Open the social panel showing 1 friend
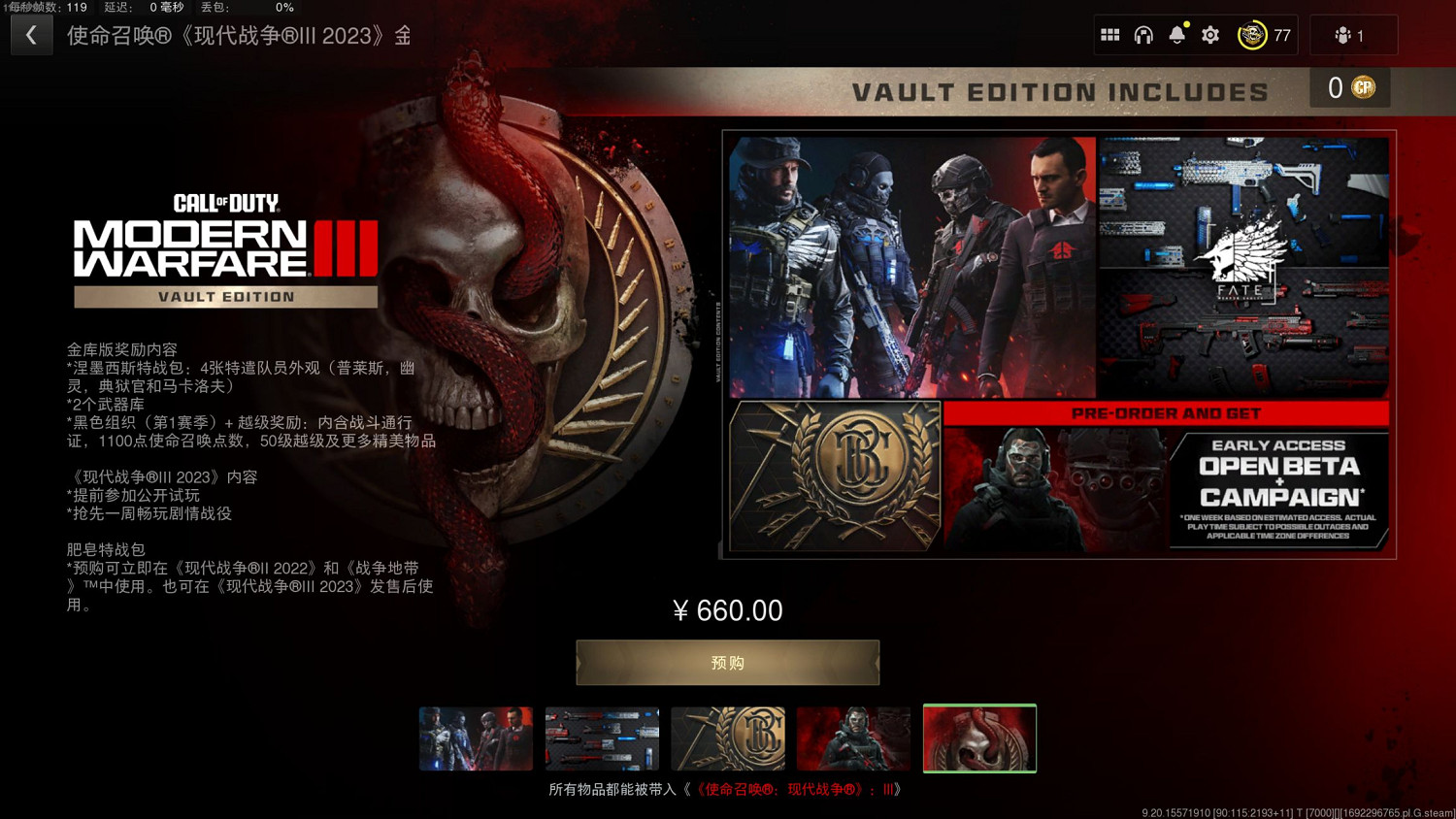Screen dimensions: 1456x819 click(x=1352, y=35)
